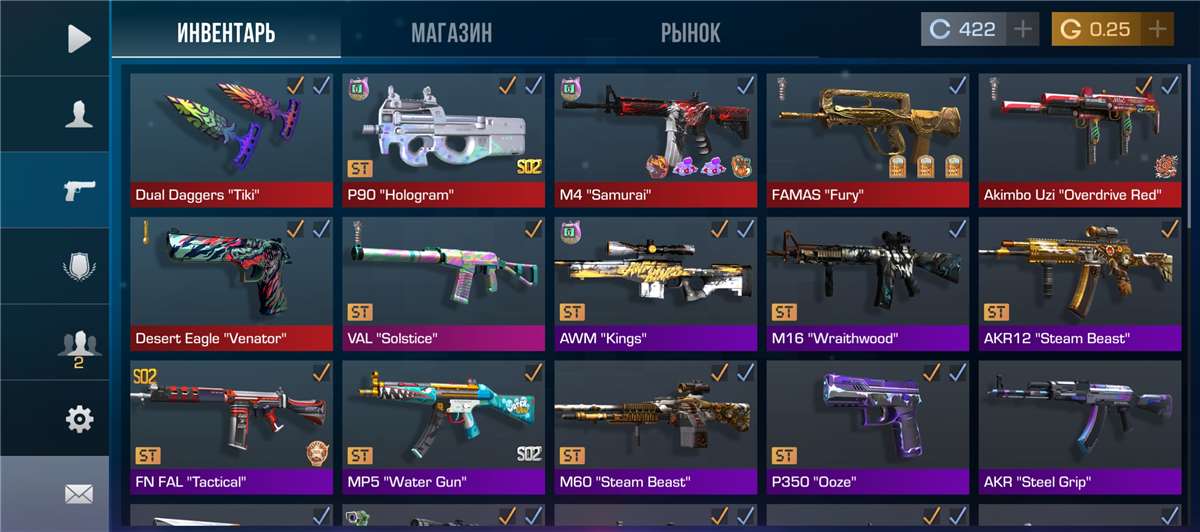Open the mail envelope icon

pos(78,494)
